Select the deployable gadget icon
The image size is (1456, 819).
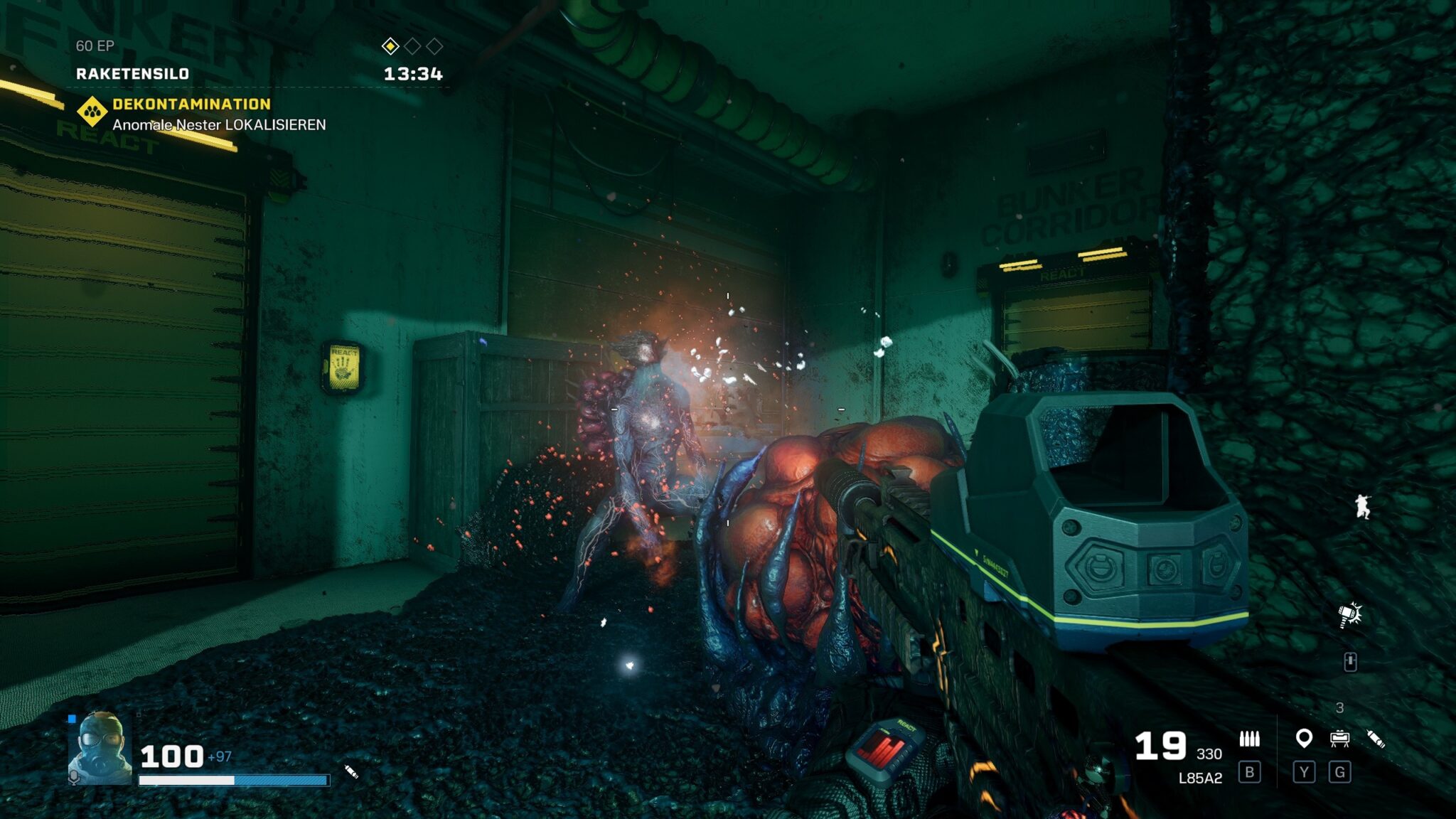pos(1339,739)
